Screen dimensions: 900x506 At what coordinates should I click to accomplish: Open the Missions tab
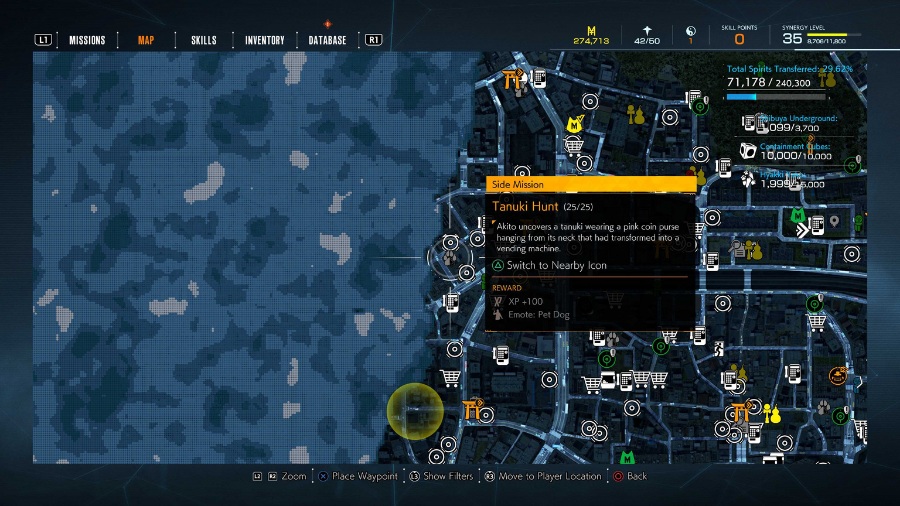(x=87, y=40)
